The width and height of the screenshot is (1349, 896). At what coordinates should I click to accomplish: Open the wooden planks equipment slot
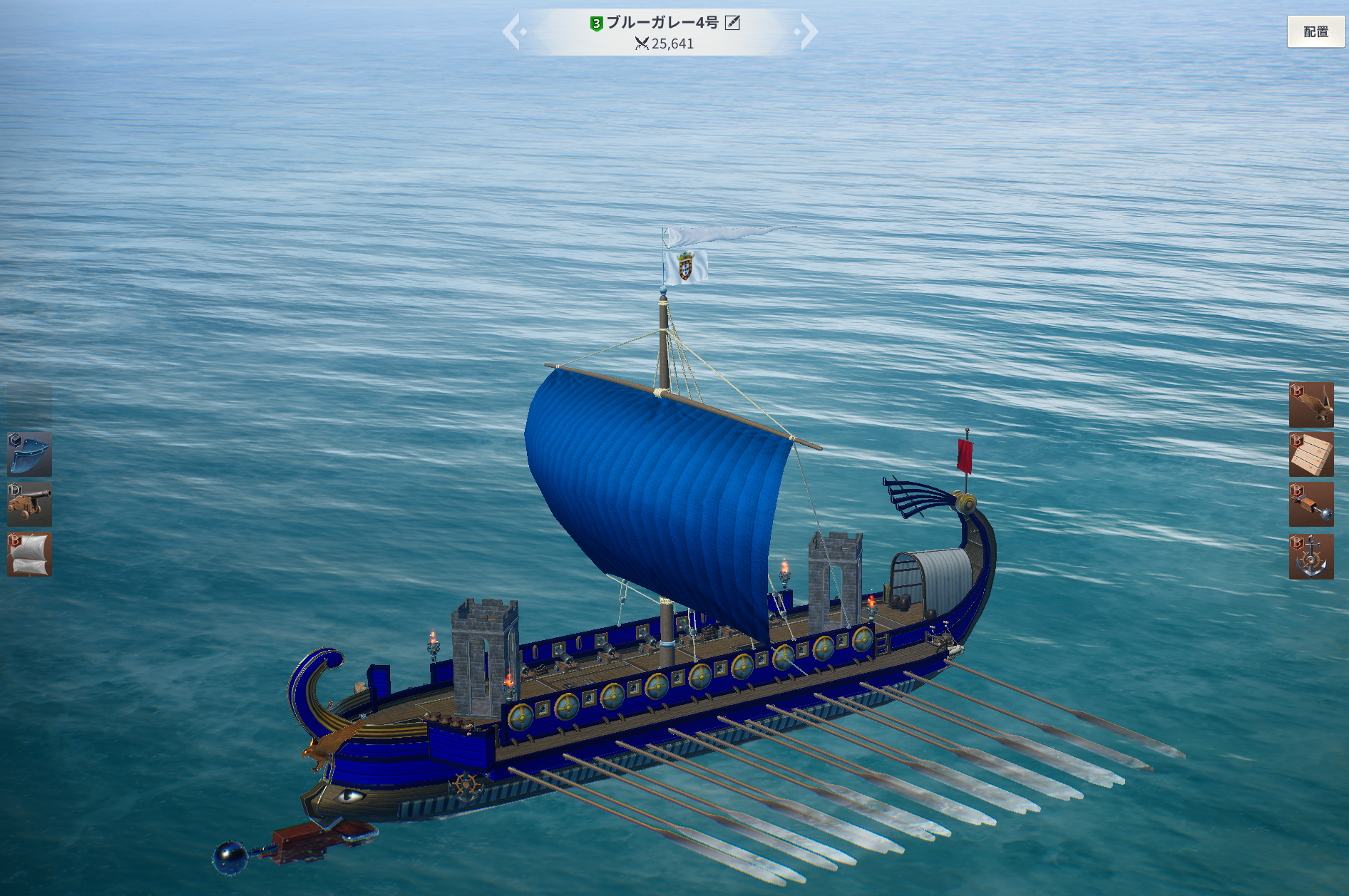point(1311,455)
